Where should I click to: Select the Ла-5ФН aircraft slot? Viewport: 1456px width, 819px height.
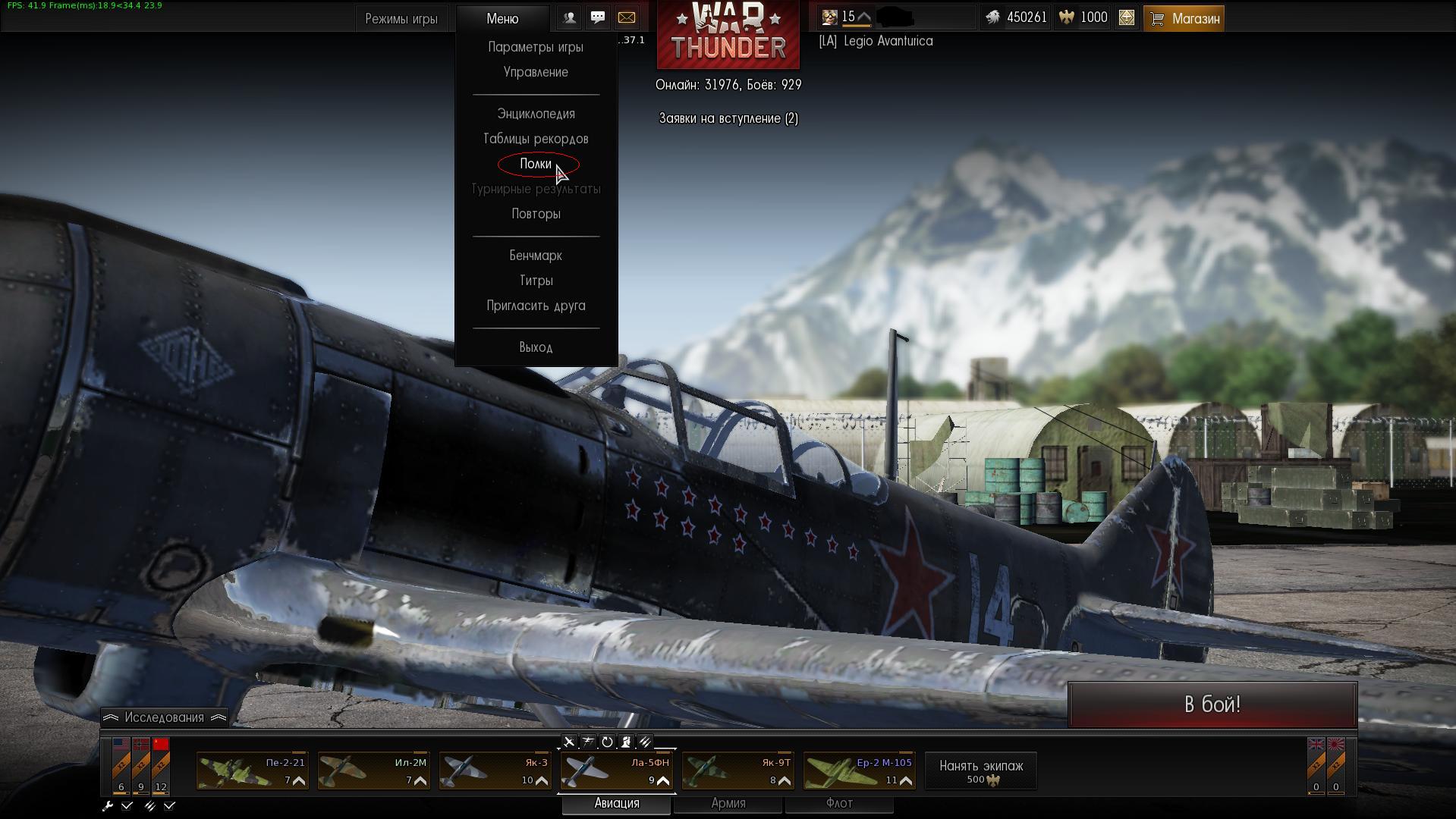(616, 770)
